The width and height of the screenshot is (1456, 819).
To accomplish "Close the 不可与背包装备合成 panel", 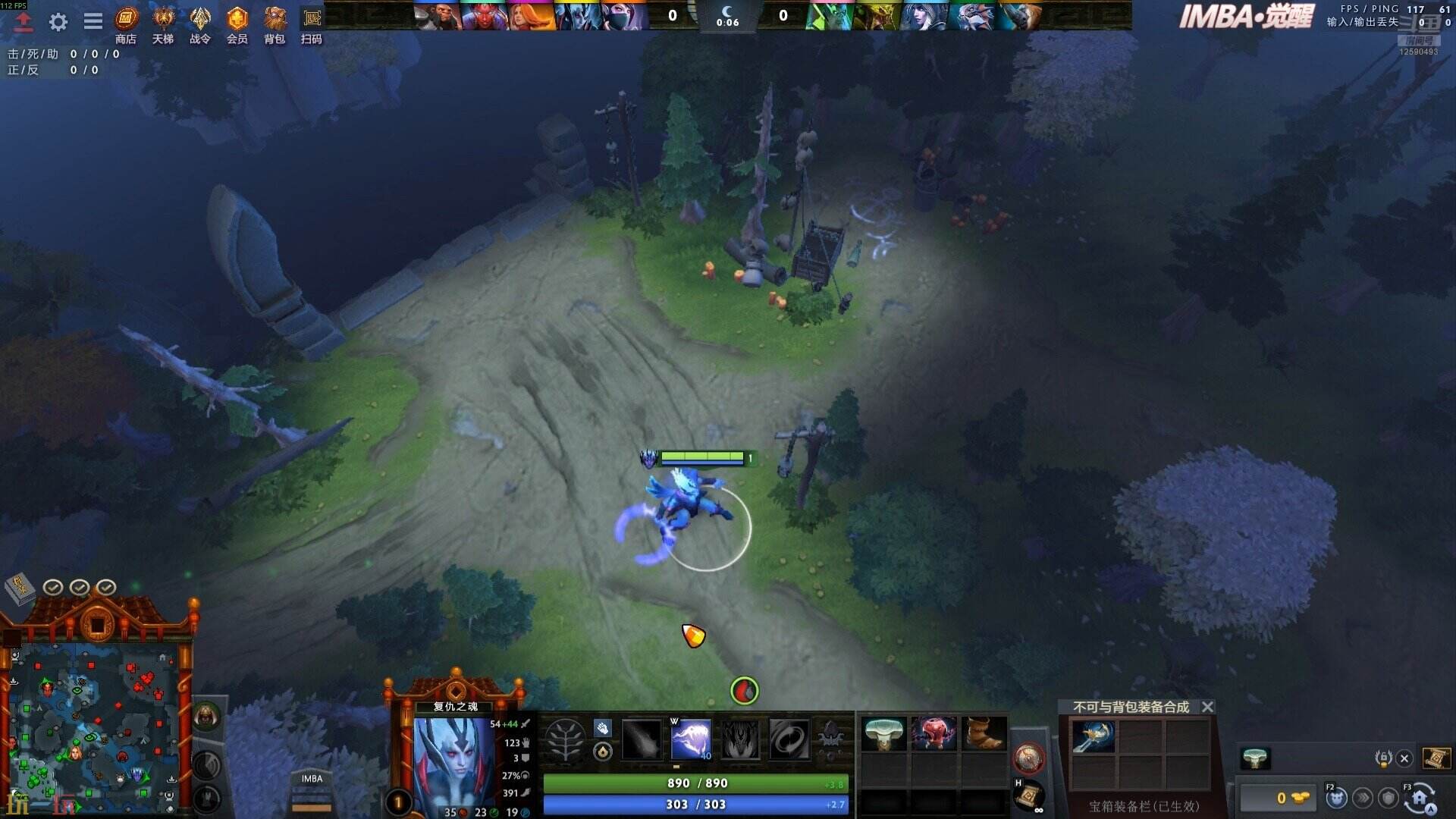I will tap(1207, 707).
